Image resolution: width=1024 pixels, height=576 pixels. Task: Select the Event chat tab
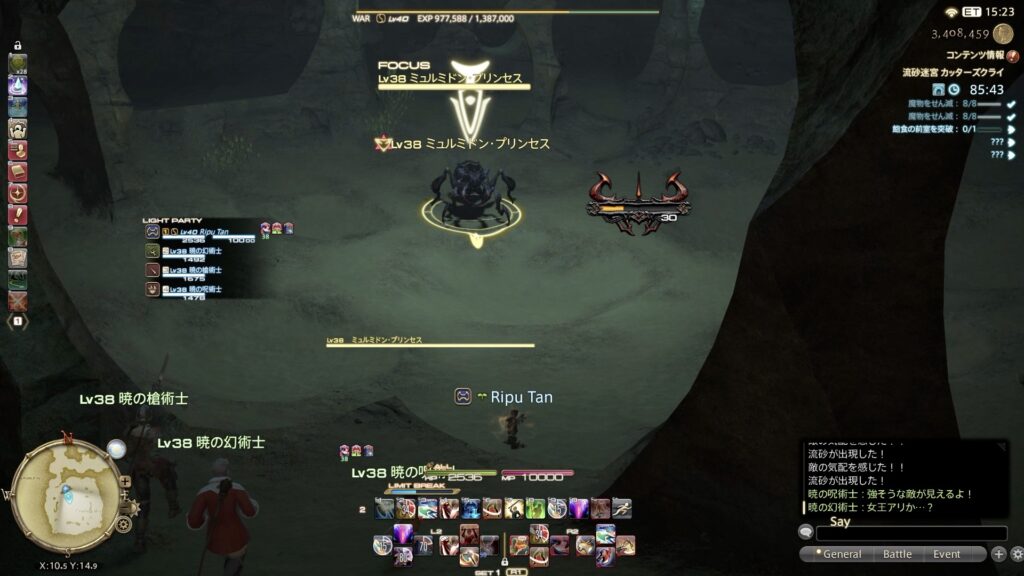pos(946,554)
